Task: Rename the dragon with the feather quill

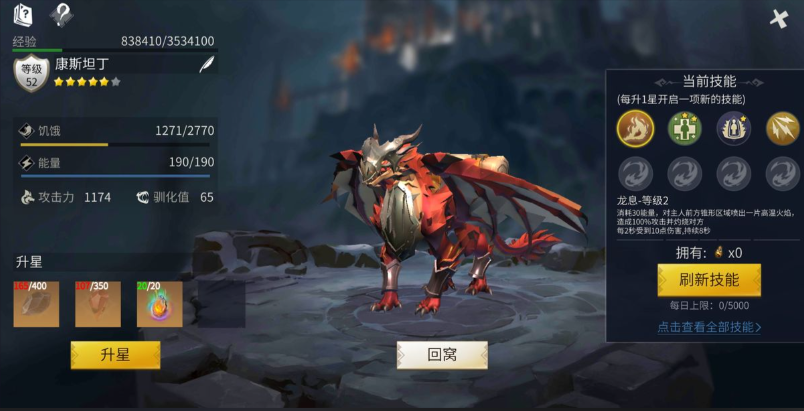Action: click(206, 65)
